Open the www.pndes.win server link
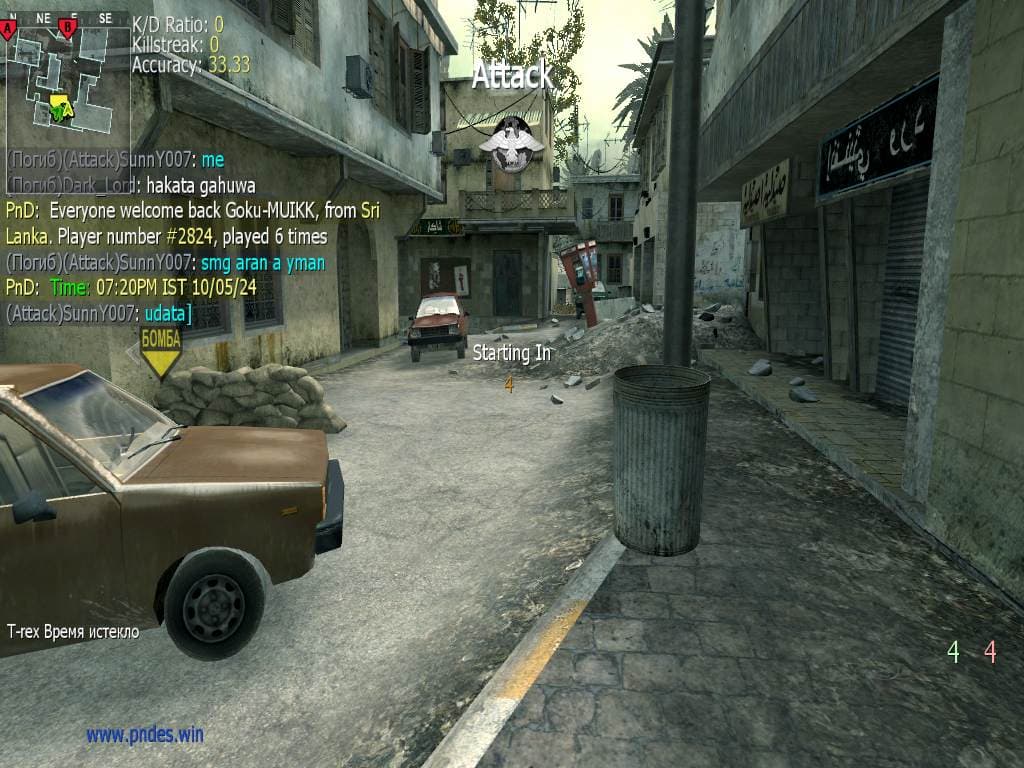1024x768 pixels. coord(145,735)
